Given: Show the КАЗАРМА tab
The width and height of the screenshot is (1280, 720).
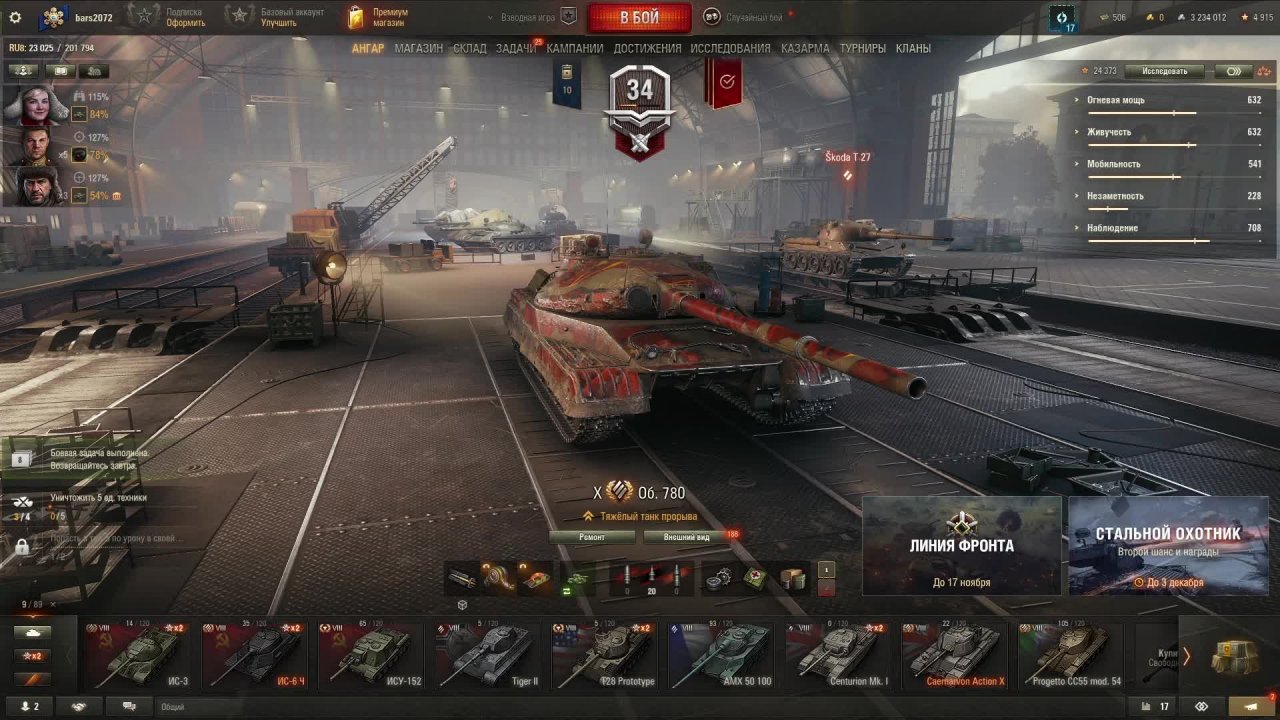Looking at the screenshot, I should [x=805, y=48].
